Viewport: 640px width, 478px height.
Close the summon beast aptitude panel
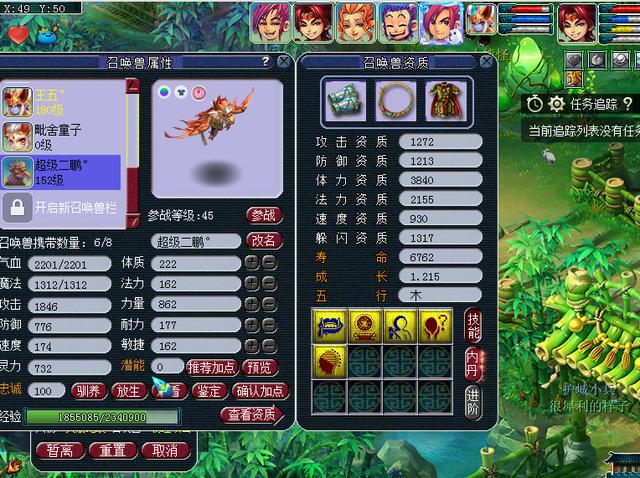pyautogui.click(x=488, y=62)
